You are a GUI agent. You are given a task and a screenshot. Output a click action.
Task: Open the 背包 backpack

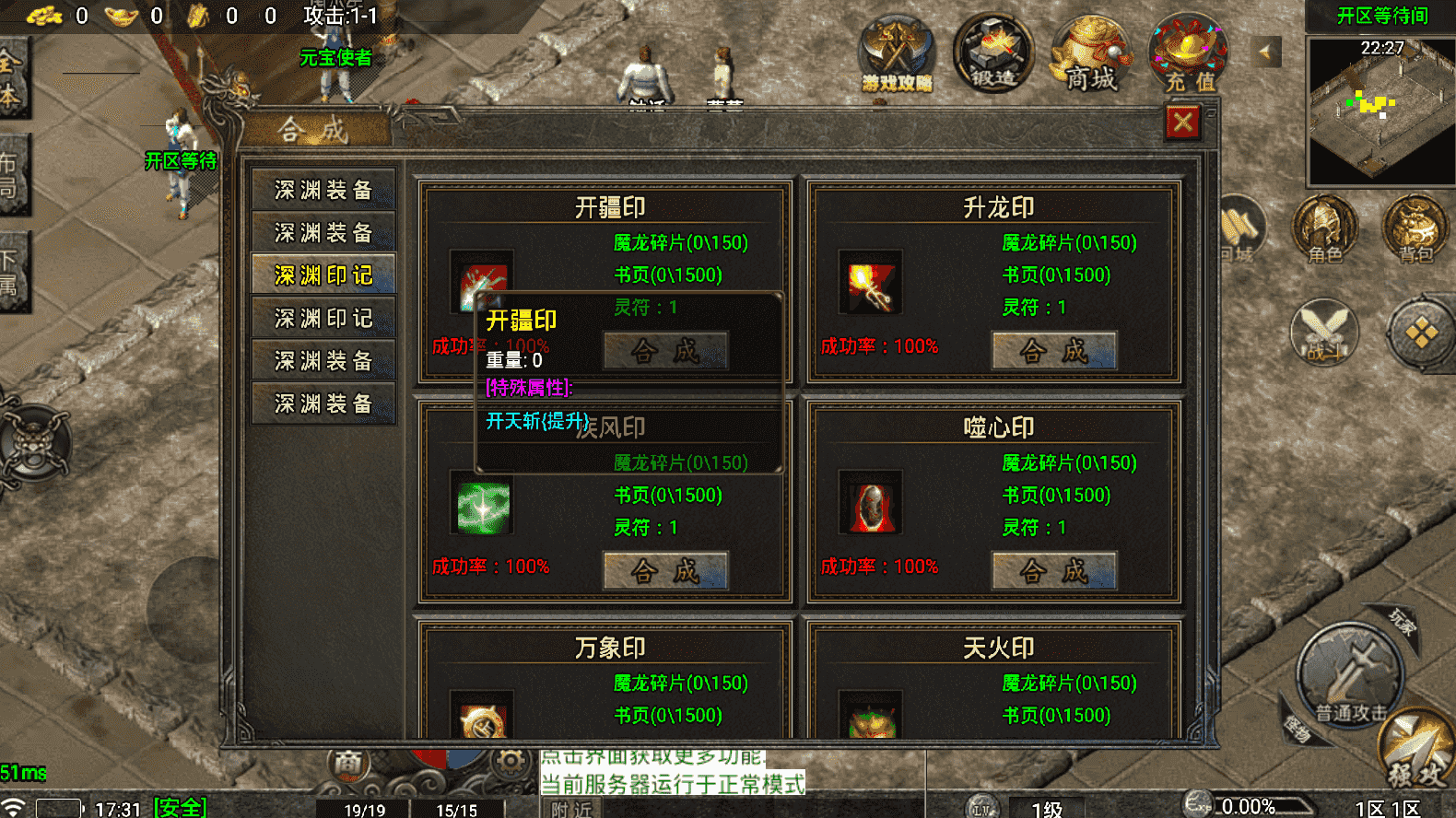[1415, 230]
